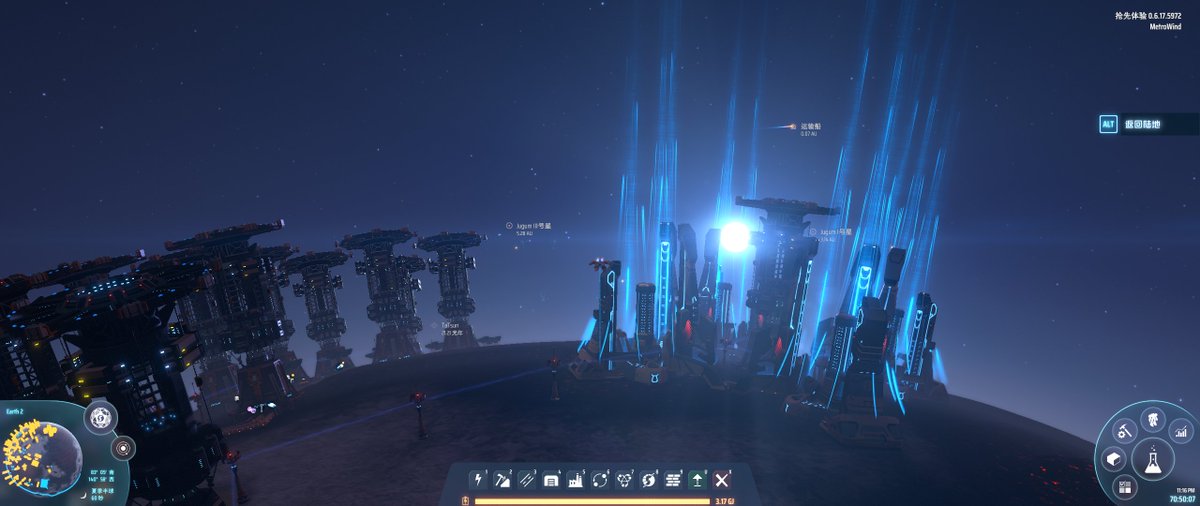Open the storage building category
This screenshot has height=506, width=1200.
point(551,480)
